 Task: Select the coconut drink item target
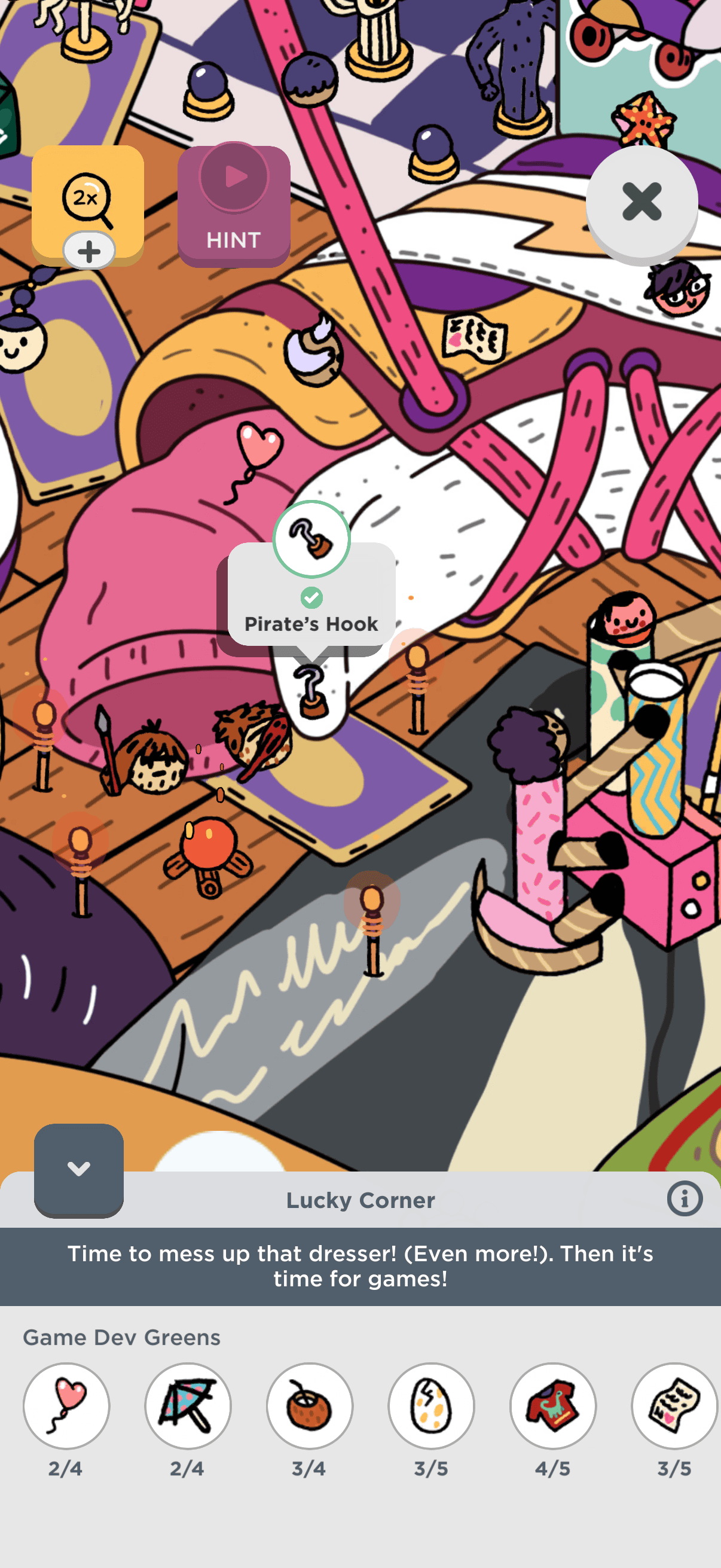pyautogui.click(x=310, y=1405)
